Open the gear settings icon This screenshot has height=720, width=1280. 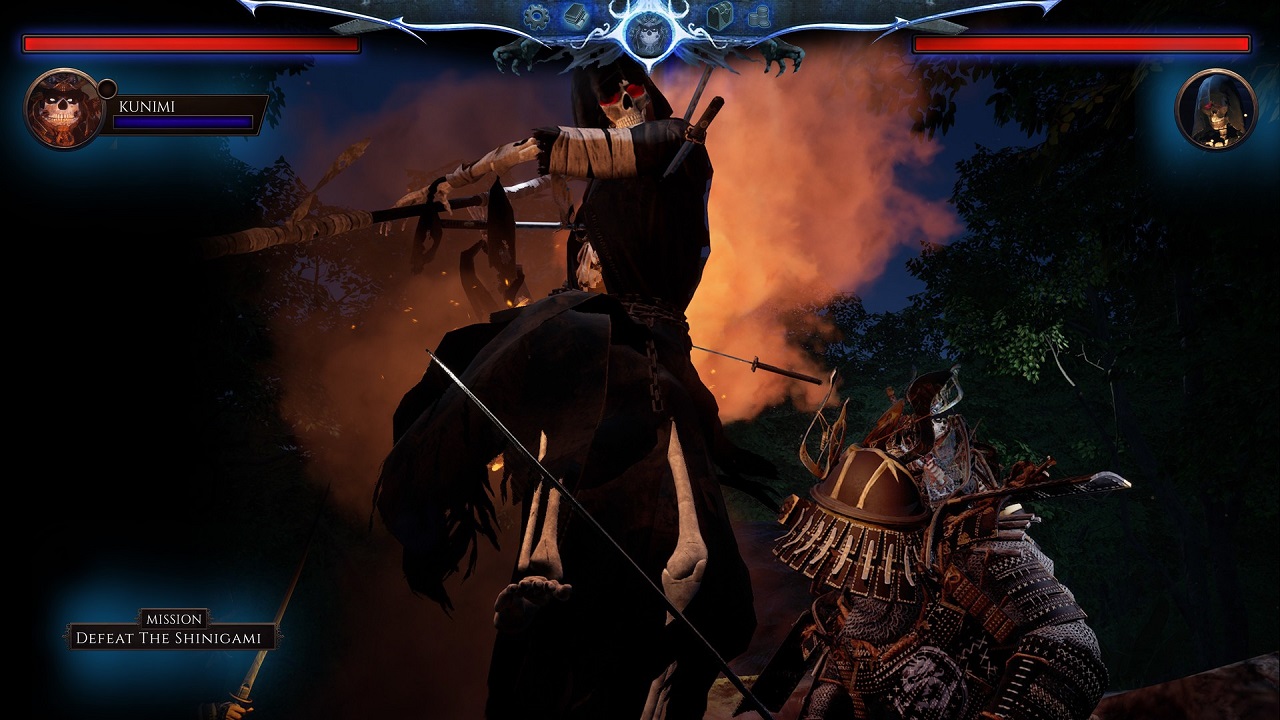pos(537,16)
